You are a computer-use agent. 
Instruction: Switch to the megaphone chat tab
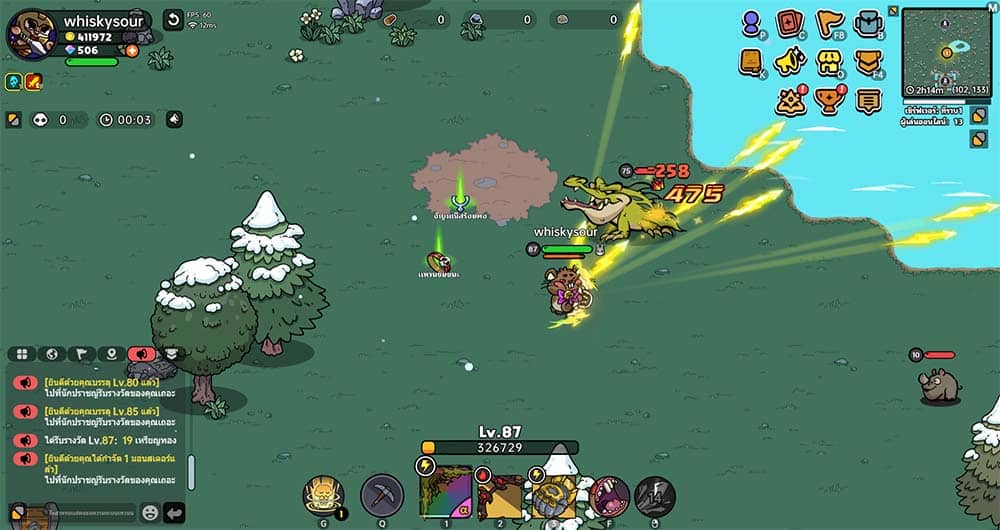141,354
